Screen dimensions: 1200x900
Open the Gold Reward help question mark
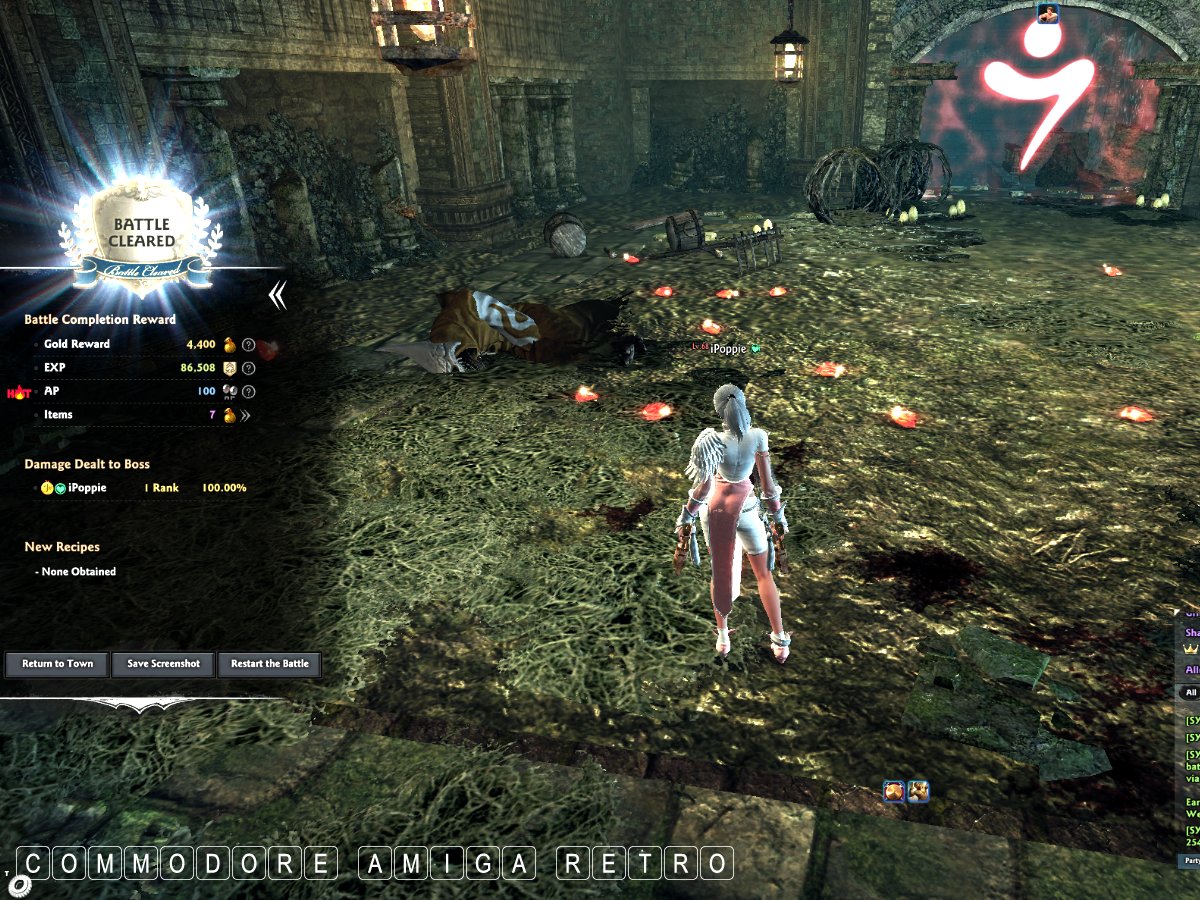coord(249,344)
